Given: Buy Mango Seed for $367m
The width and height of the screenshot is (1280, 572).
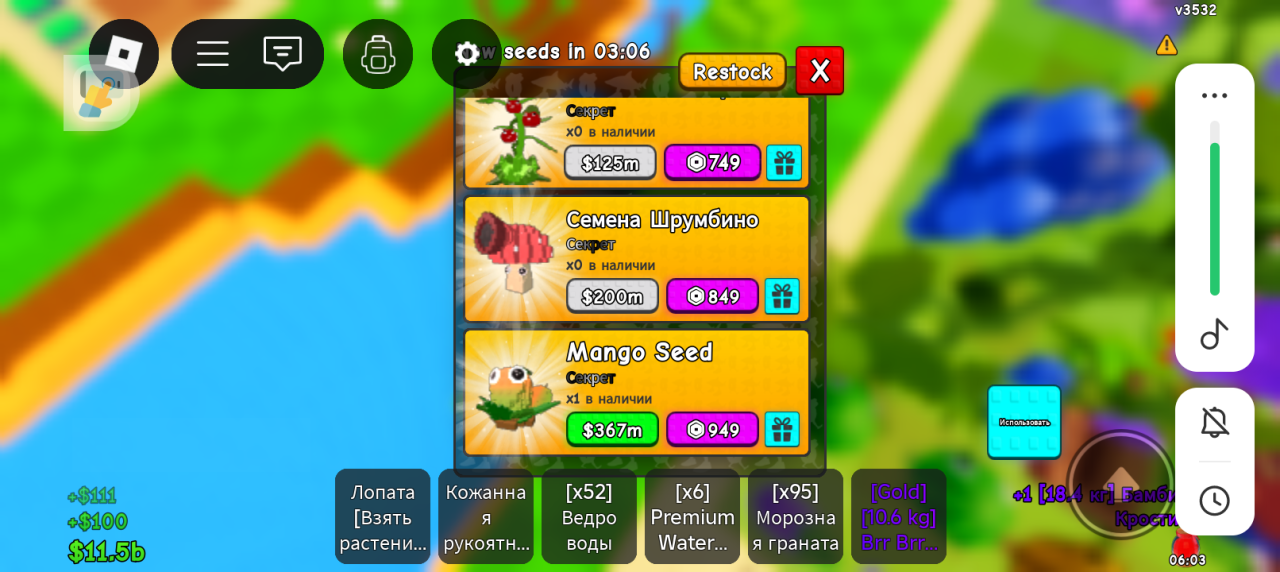Looking at the screenshot, I should coord(612,430).
